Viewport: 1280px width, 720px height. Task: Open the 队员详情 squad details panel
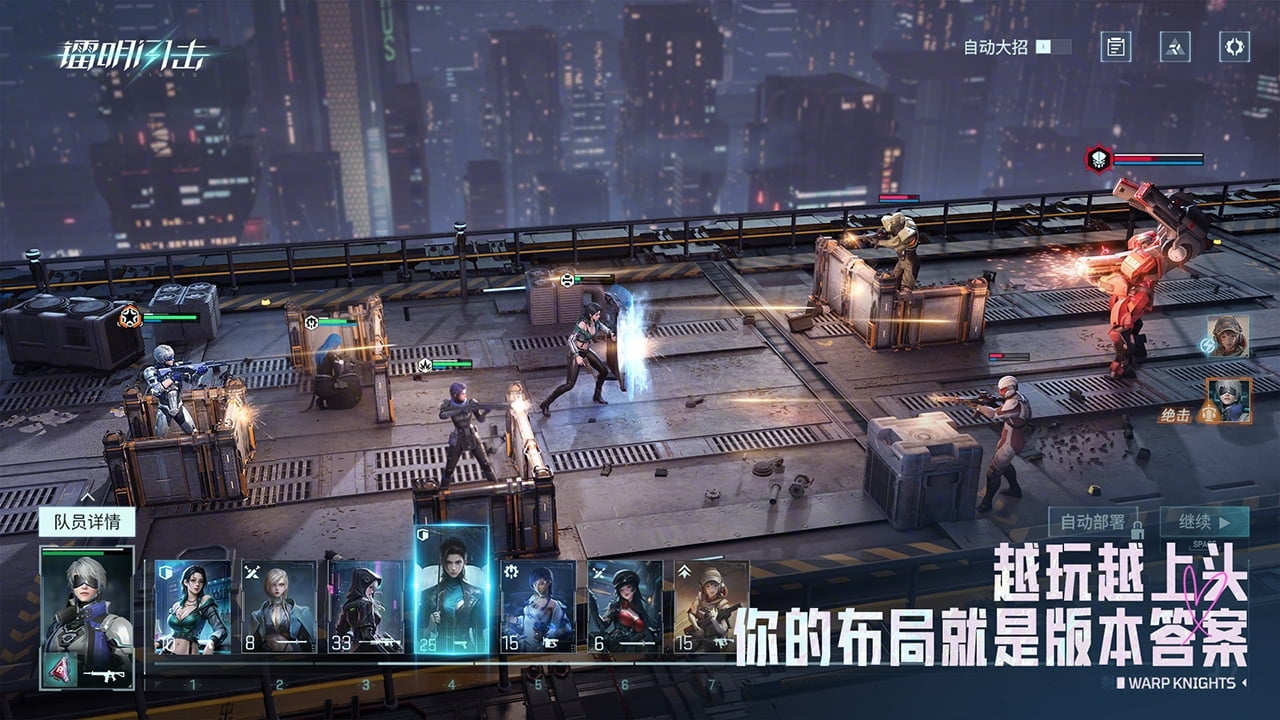[86, 522]
